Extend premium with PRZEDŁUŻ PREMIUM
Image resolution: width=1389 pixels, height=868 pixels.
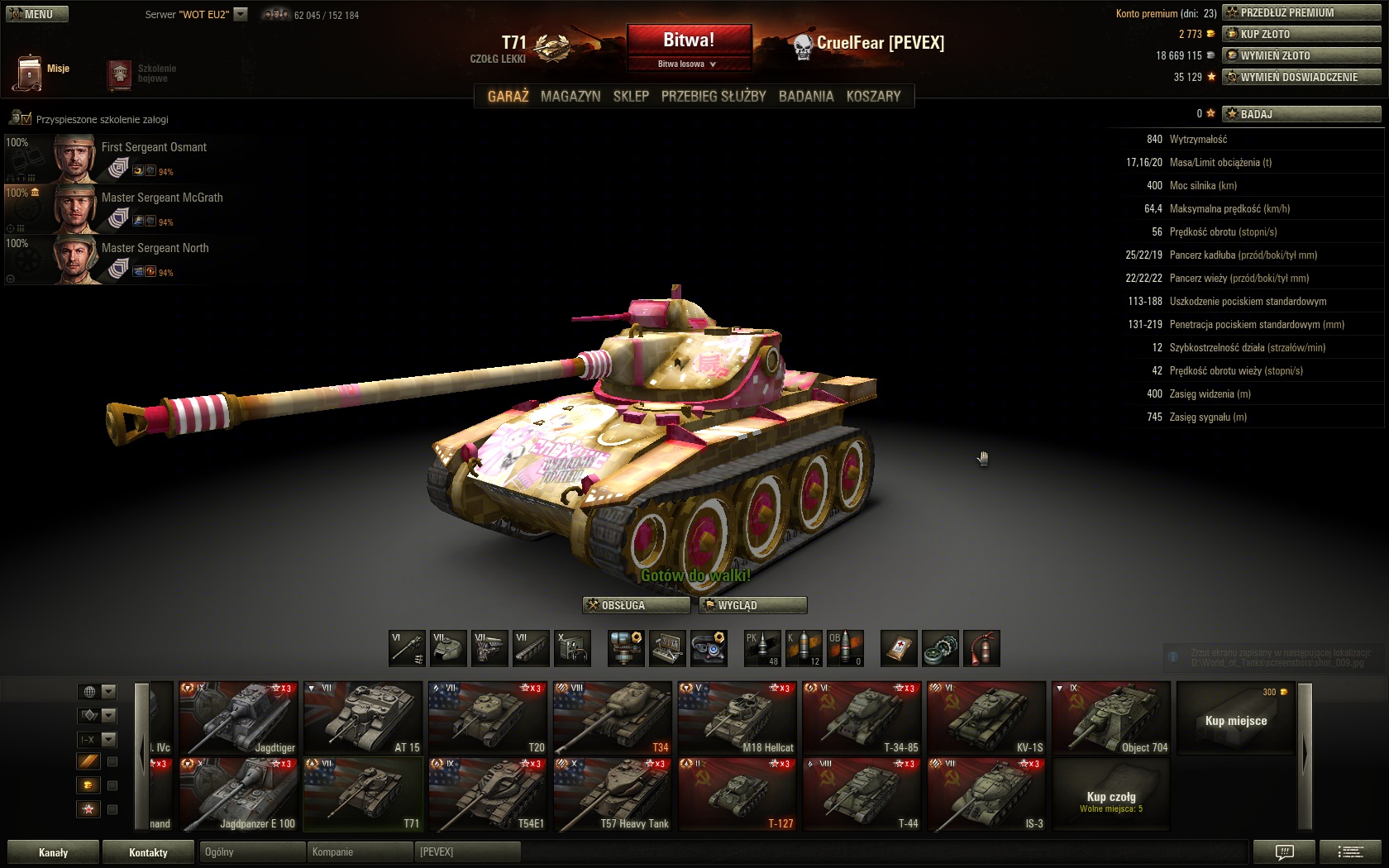tap(1301, 12)
